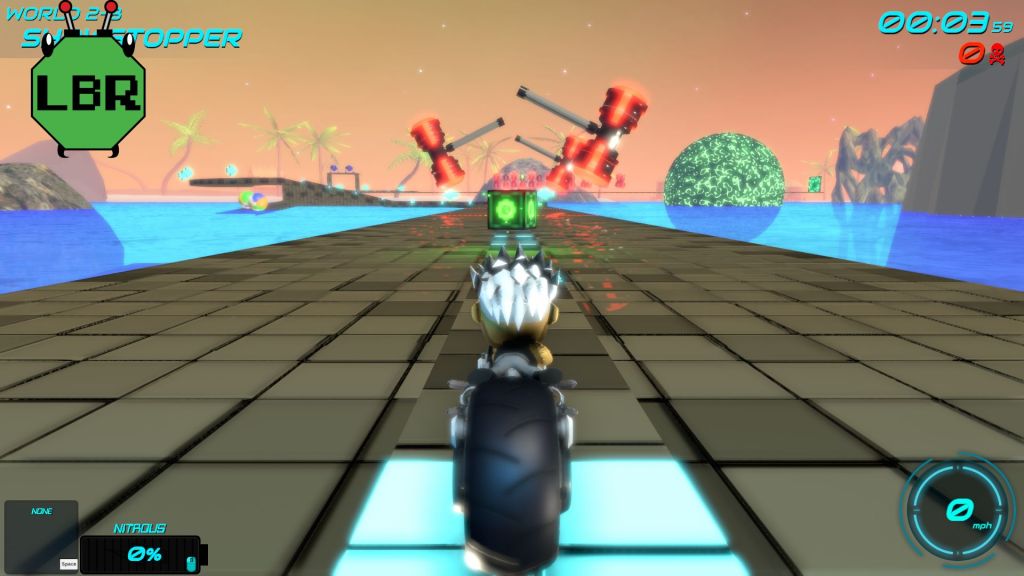Select the power-up slot labeled NONE
This screenshot has width=1024, height=576.
41,537
